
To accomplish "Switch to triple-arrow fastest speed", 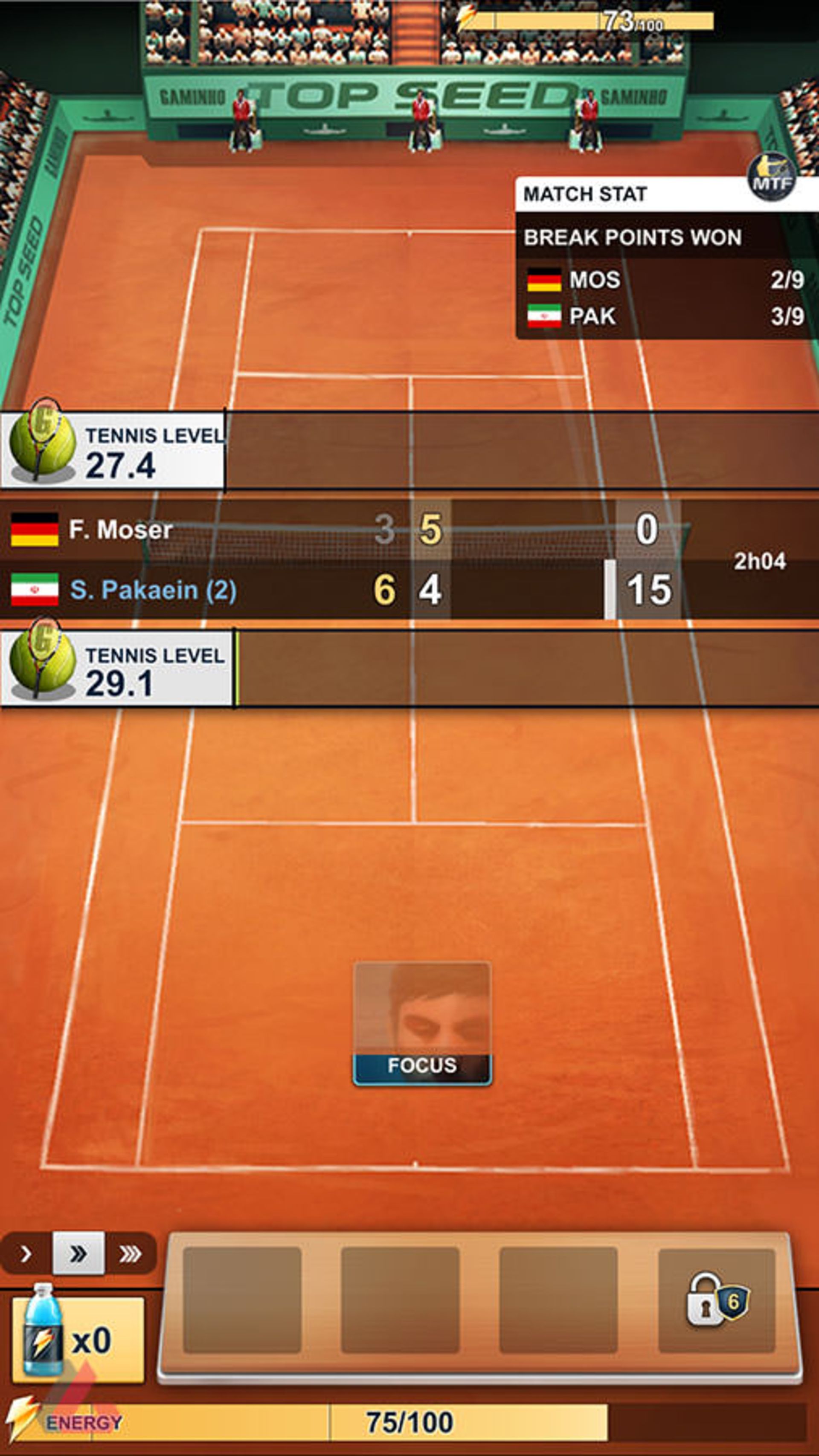I will tap(130, 1254).
